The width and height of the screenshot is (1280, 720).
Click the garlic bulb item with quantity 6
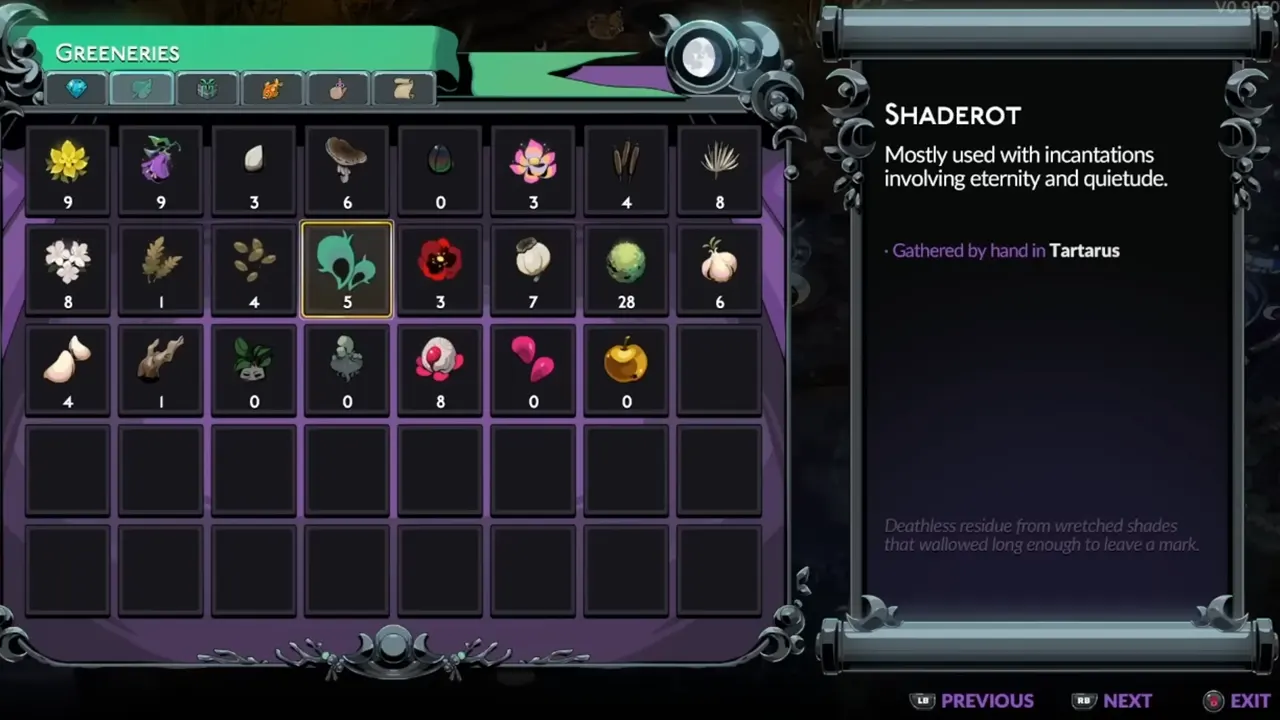(x=719, y=262)
